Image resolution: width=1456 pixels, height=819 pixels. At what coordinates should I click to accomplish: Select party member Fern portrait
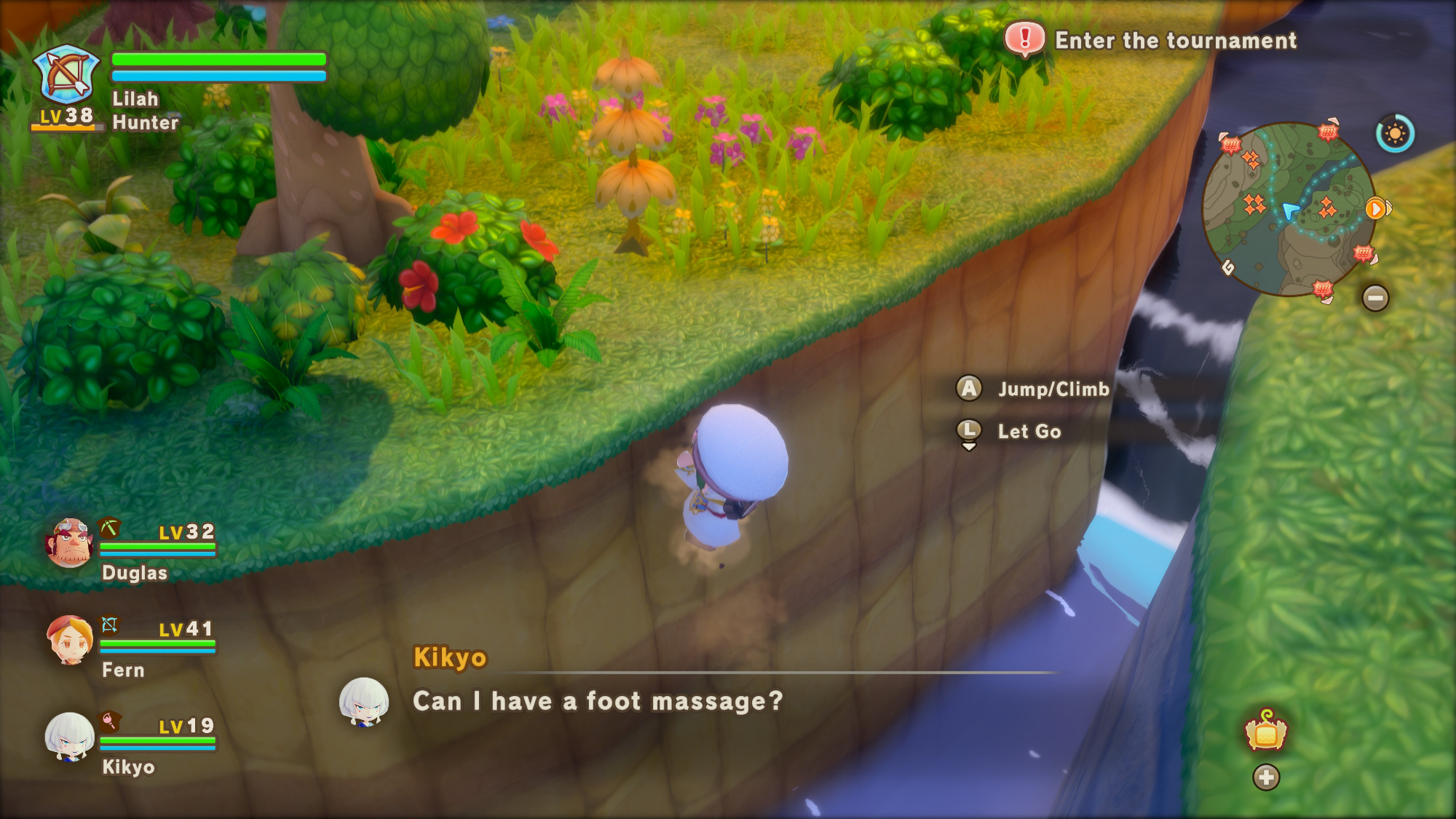[70, 640]
